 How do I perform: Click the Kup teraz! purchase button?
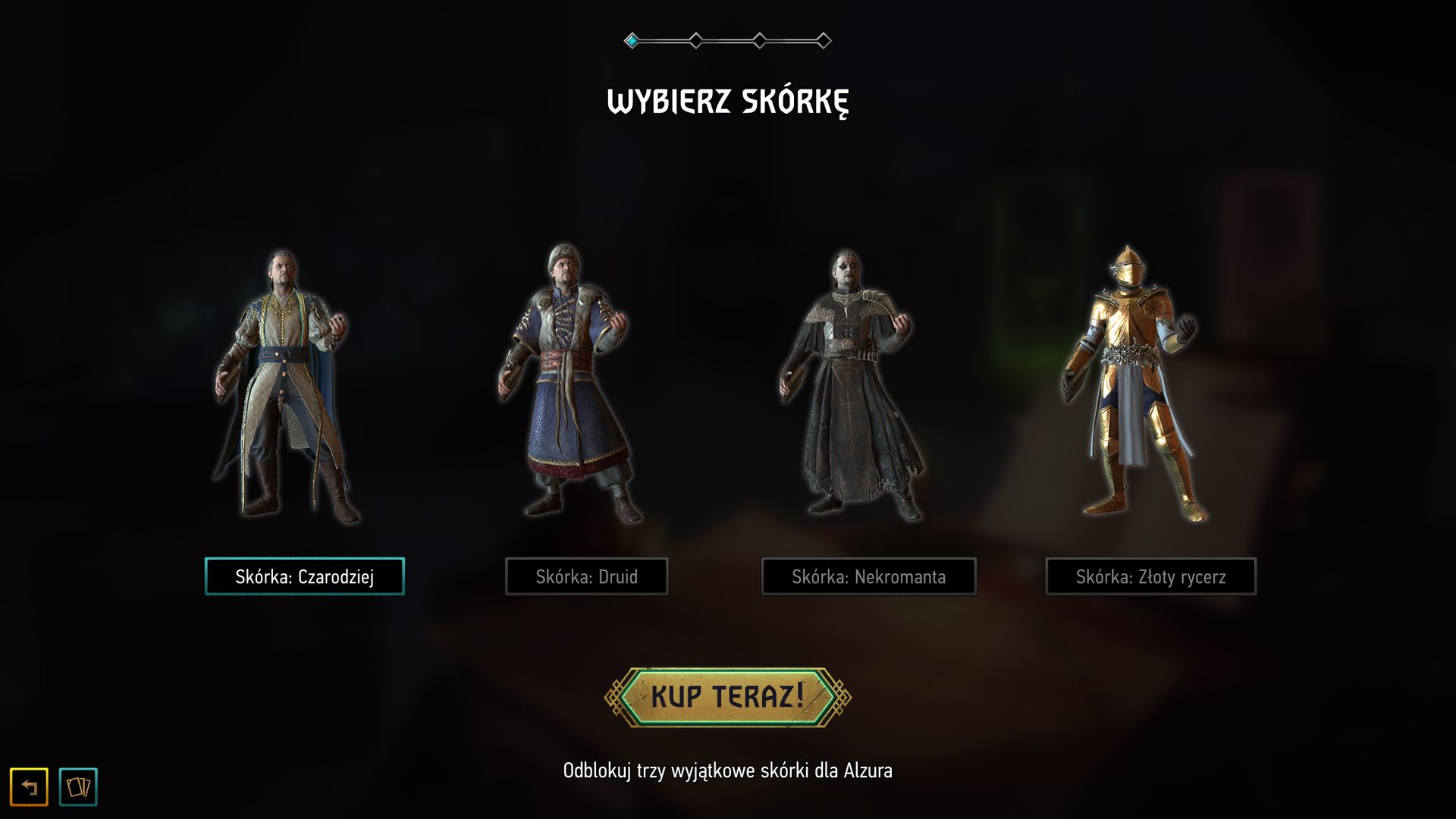(x=727, y=697)
